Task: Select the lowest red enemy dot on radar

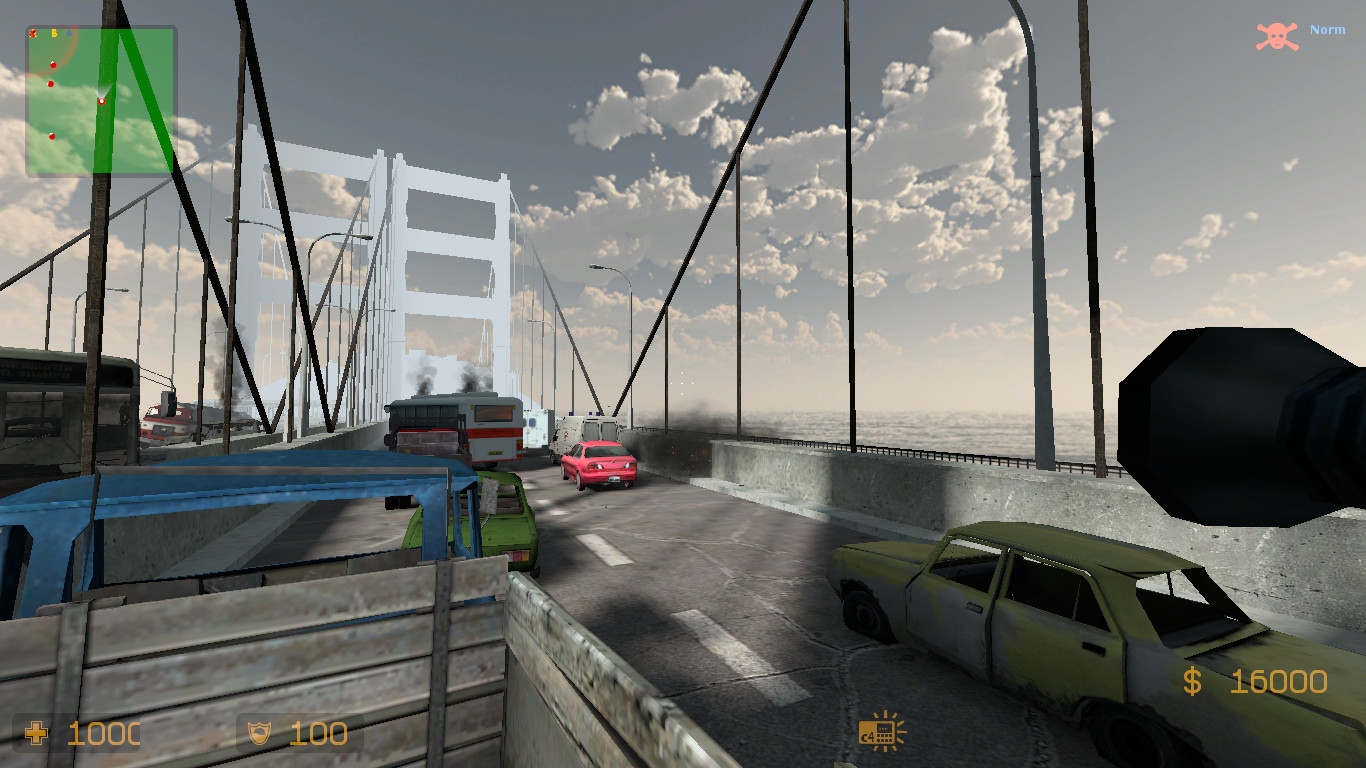Action: 51,136
